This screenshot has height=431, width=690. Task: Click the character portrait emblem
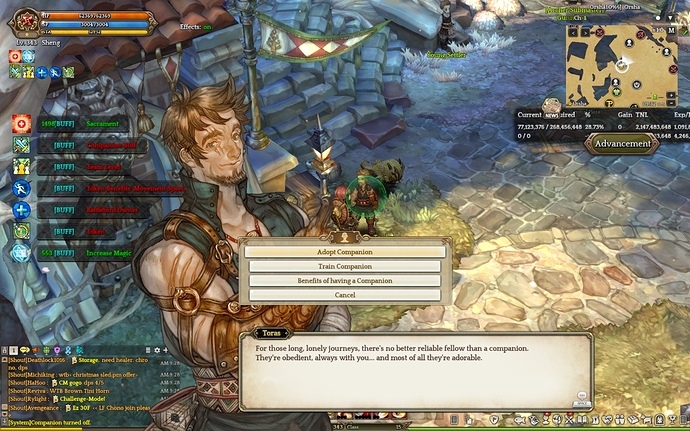(22, 21)
